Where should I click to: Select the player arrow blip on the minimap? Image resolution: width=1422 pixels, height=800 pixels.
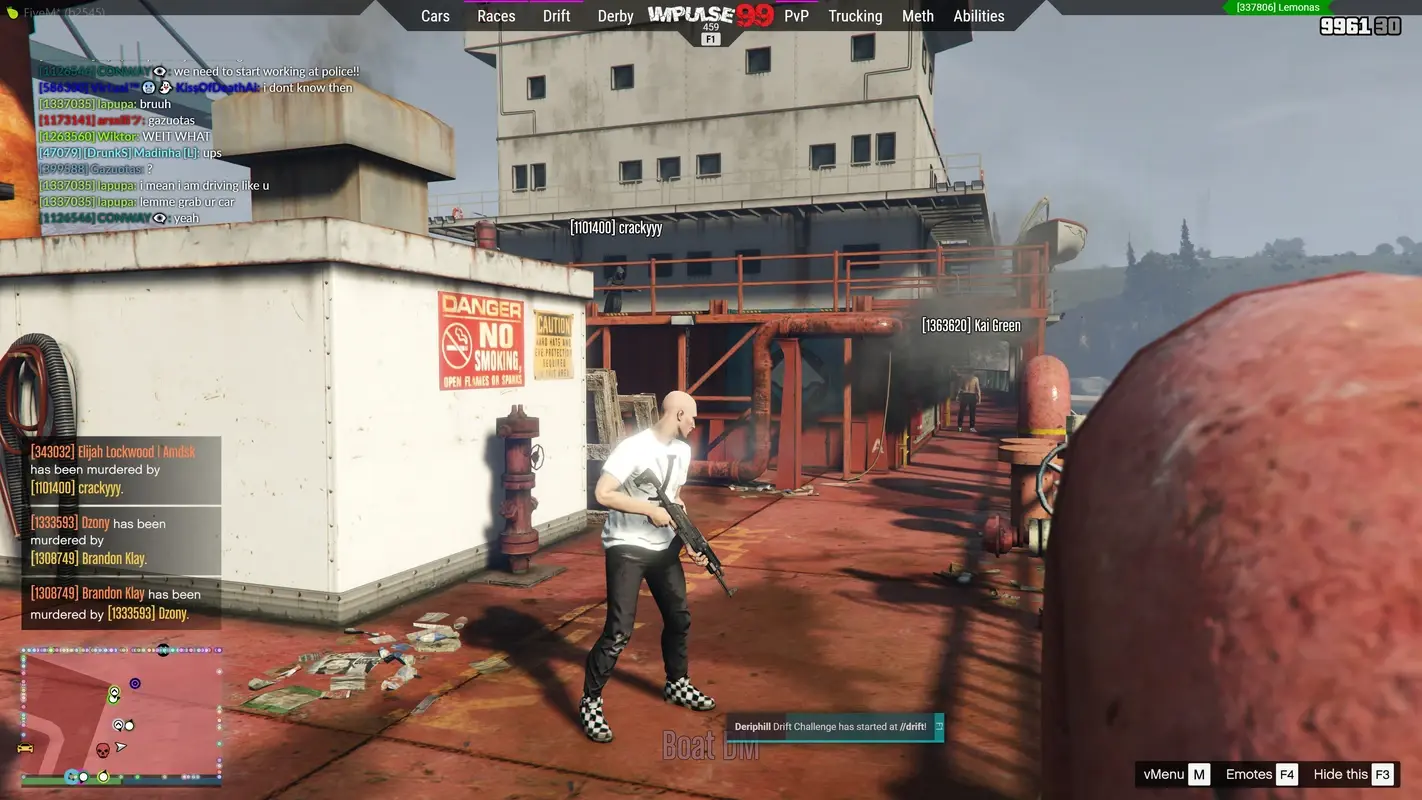click(x=120, y=748)
